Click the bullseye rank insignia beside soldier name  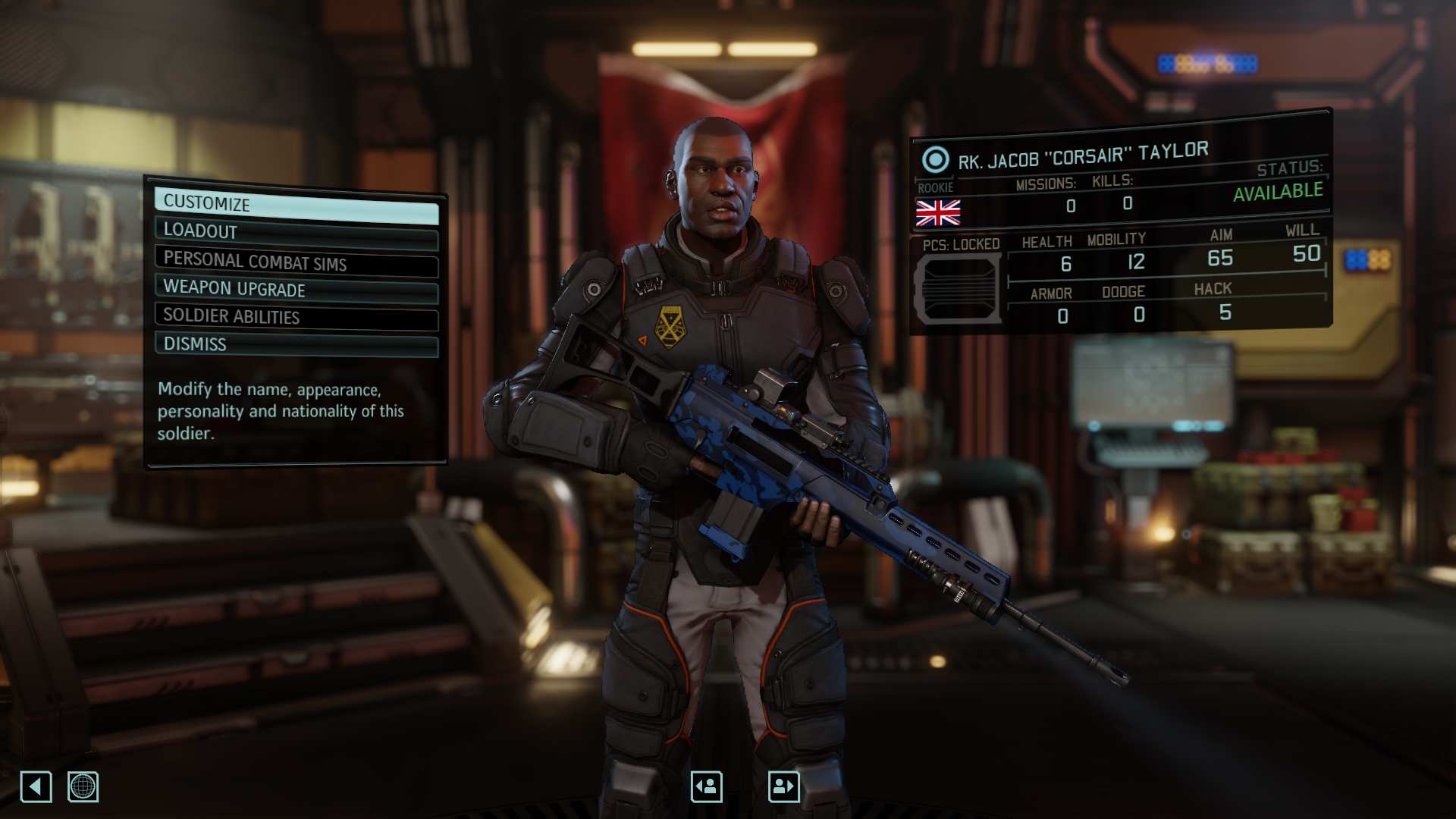tap(934, 158)
